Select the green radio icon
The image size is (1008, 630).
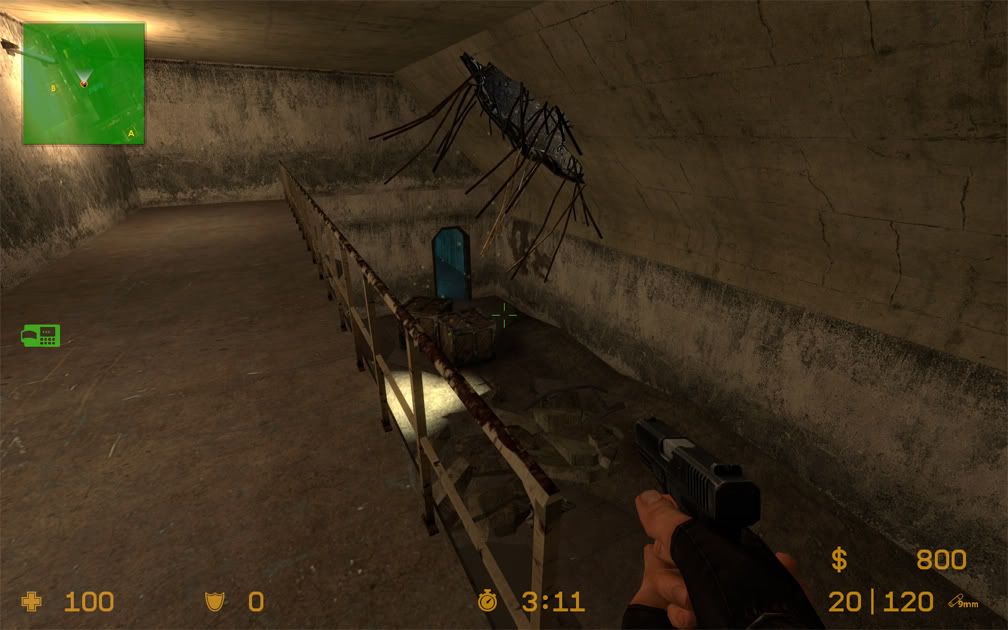[x=41, y=335]
